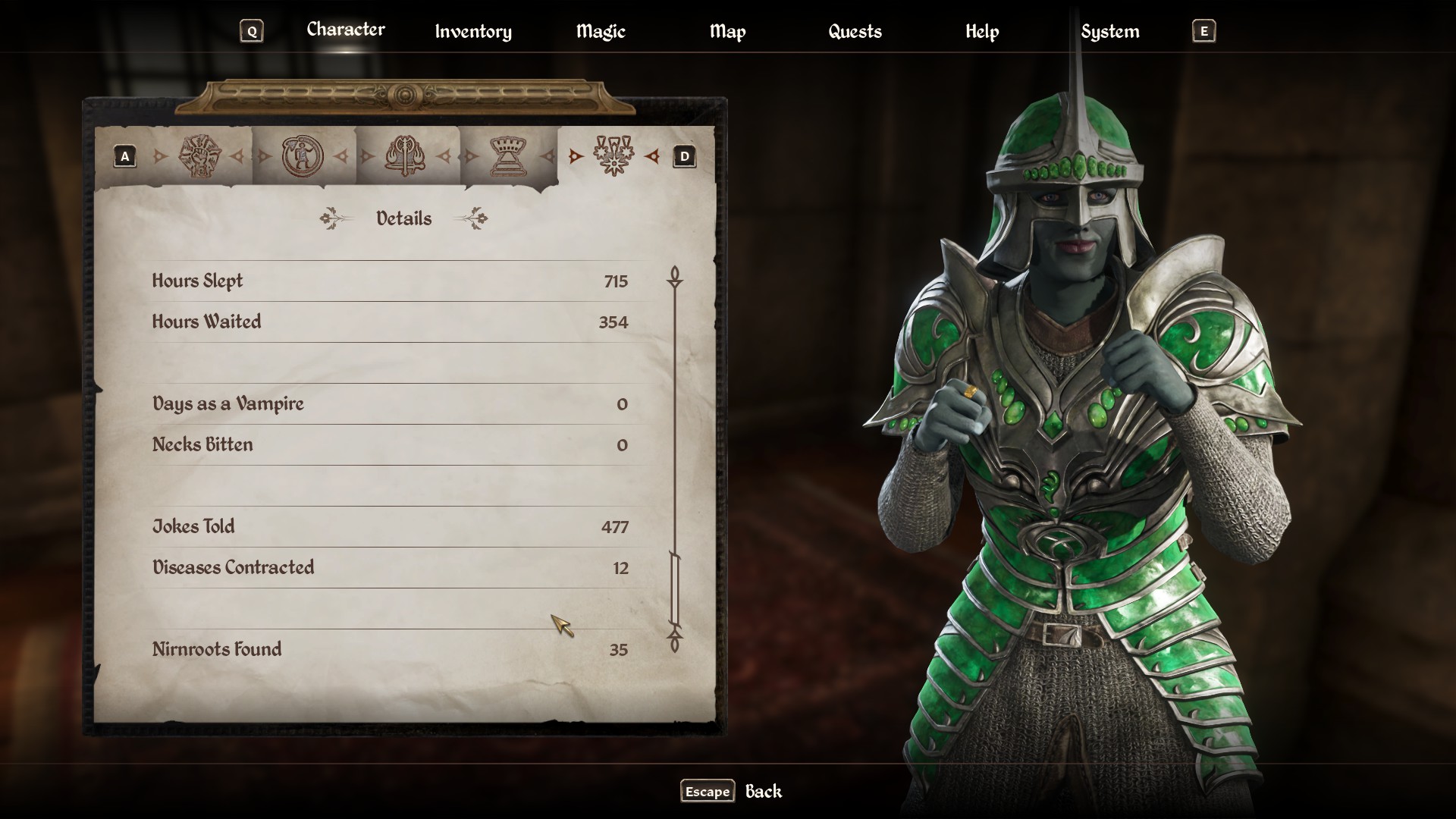Go to the System menu

[x=1109, y=31]
